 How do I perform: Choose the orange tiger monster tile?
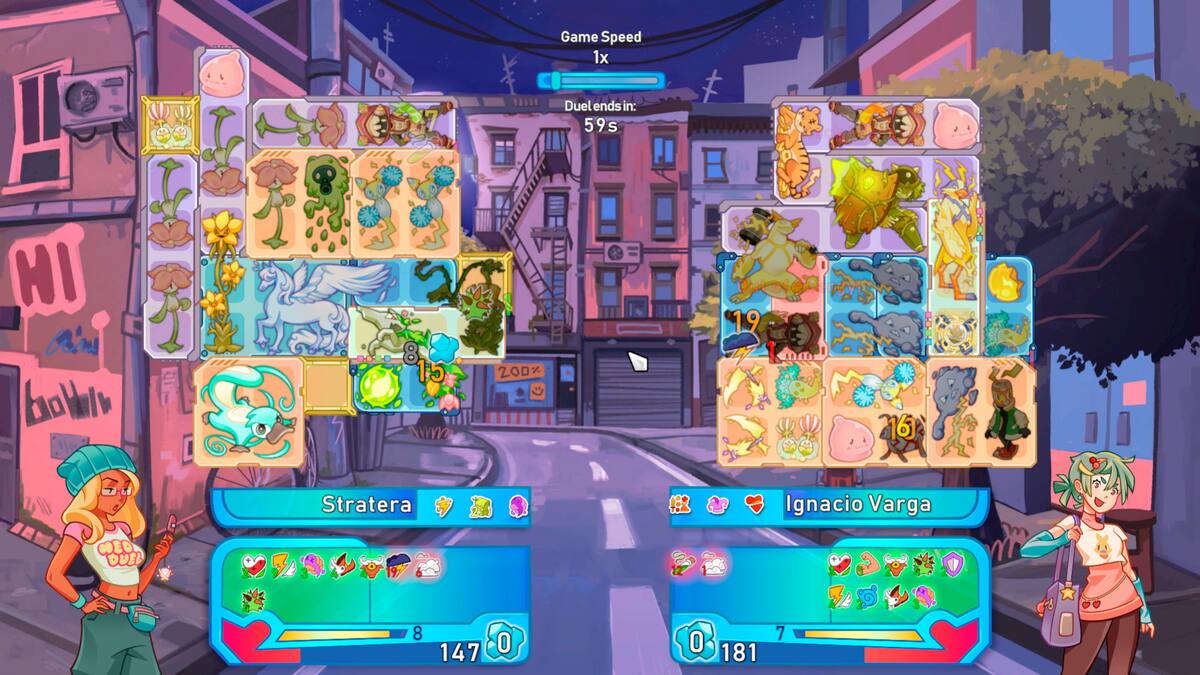click(x=799, y=152)
